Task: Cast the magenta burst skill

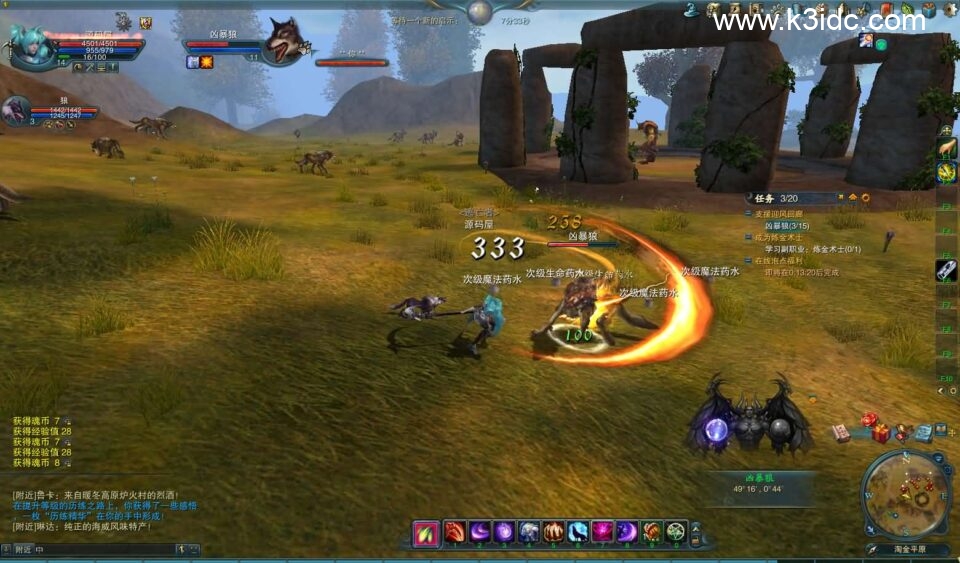Action: point(602,533)
